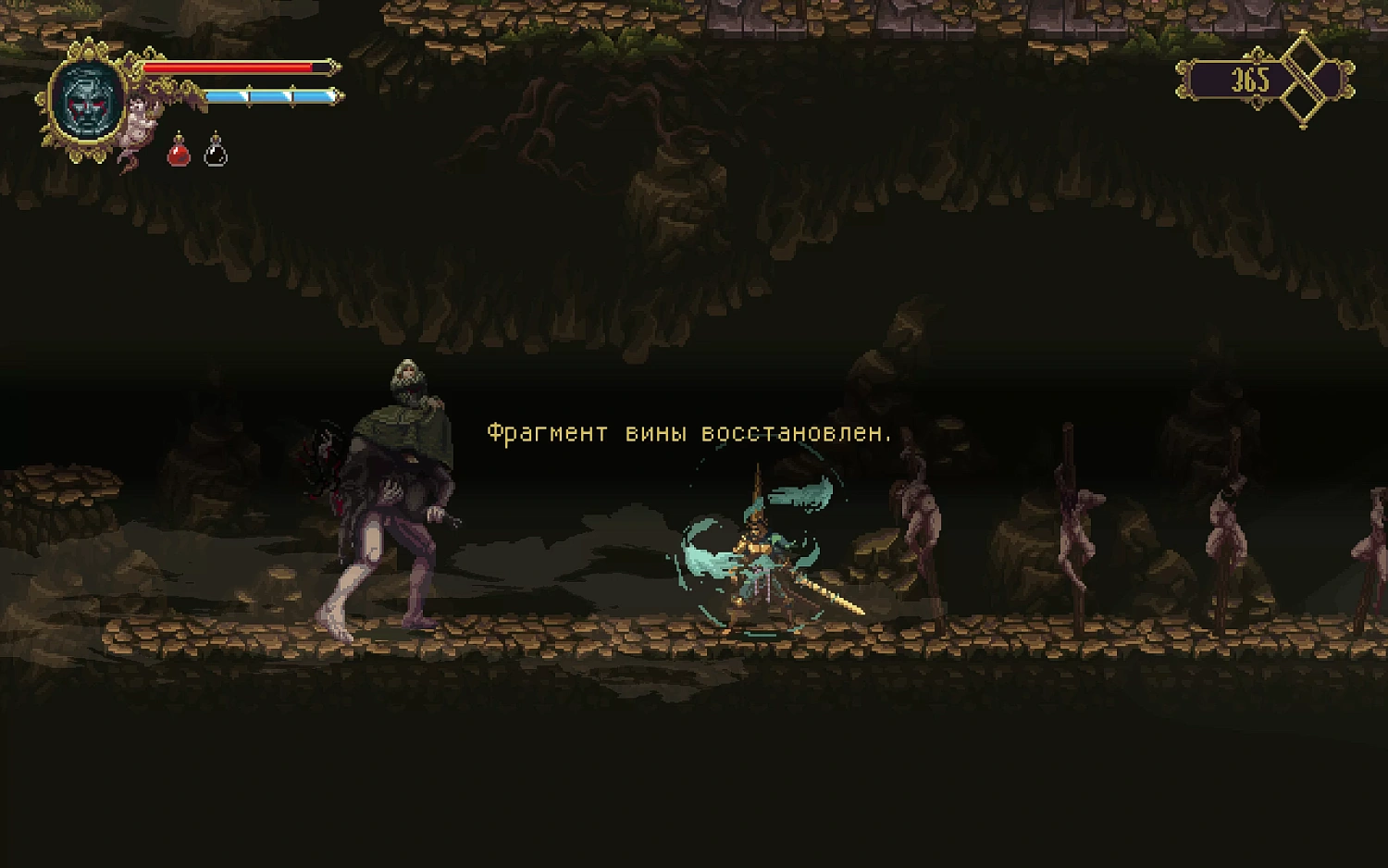Select the full red bile flask
Image resolution: width=1388 pixels, height=868 pixels.
coord(179,151)
